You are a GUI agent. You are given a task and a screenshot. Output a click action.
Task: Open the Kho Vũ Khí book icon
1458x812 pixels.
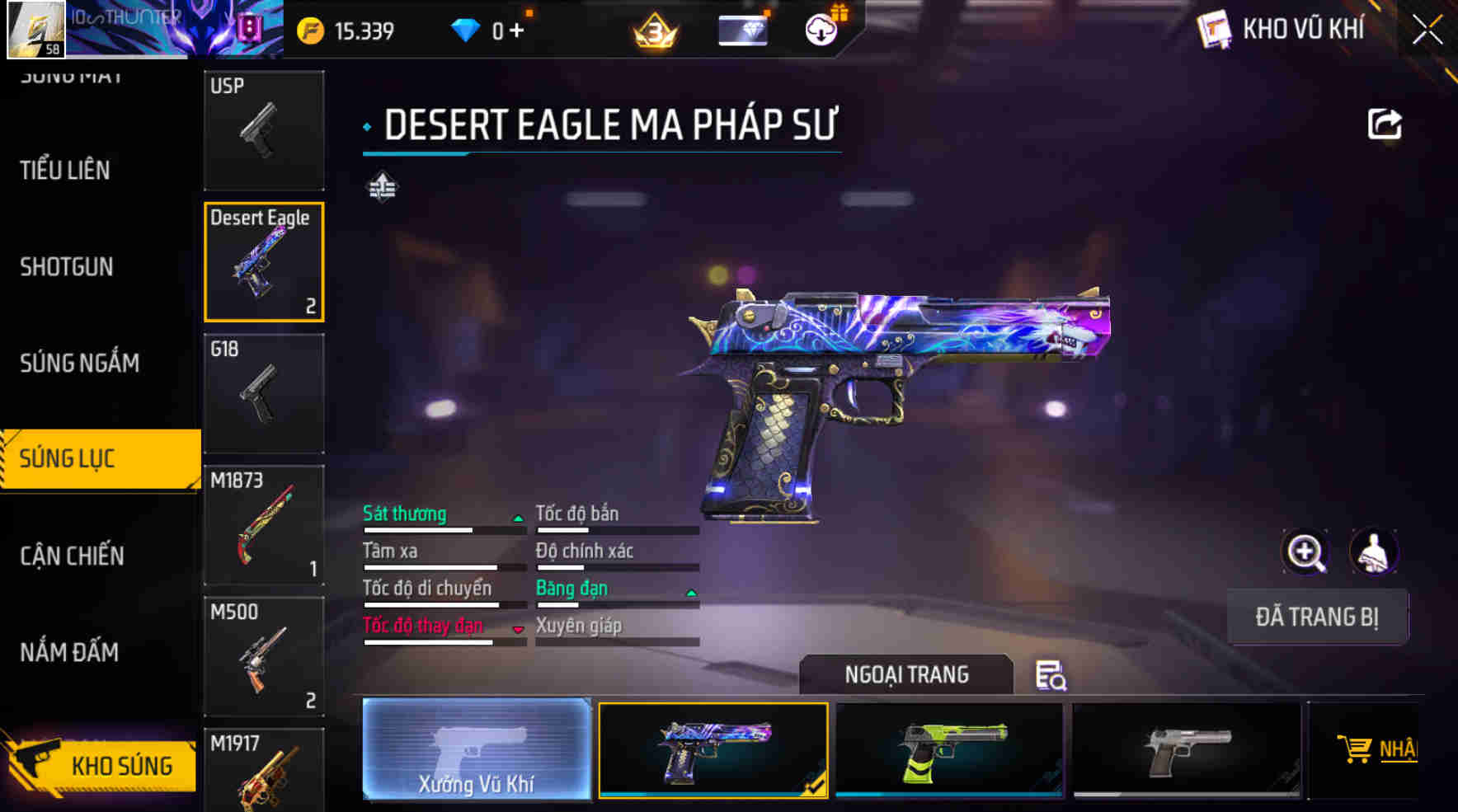1214,29
